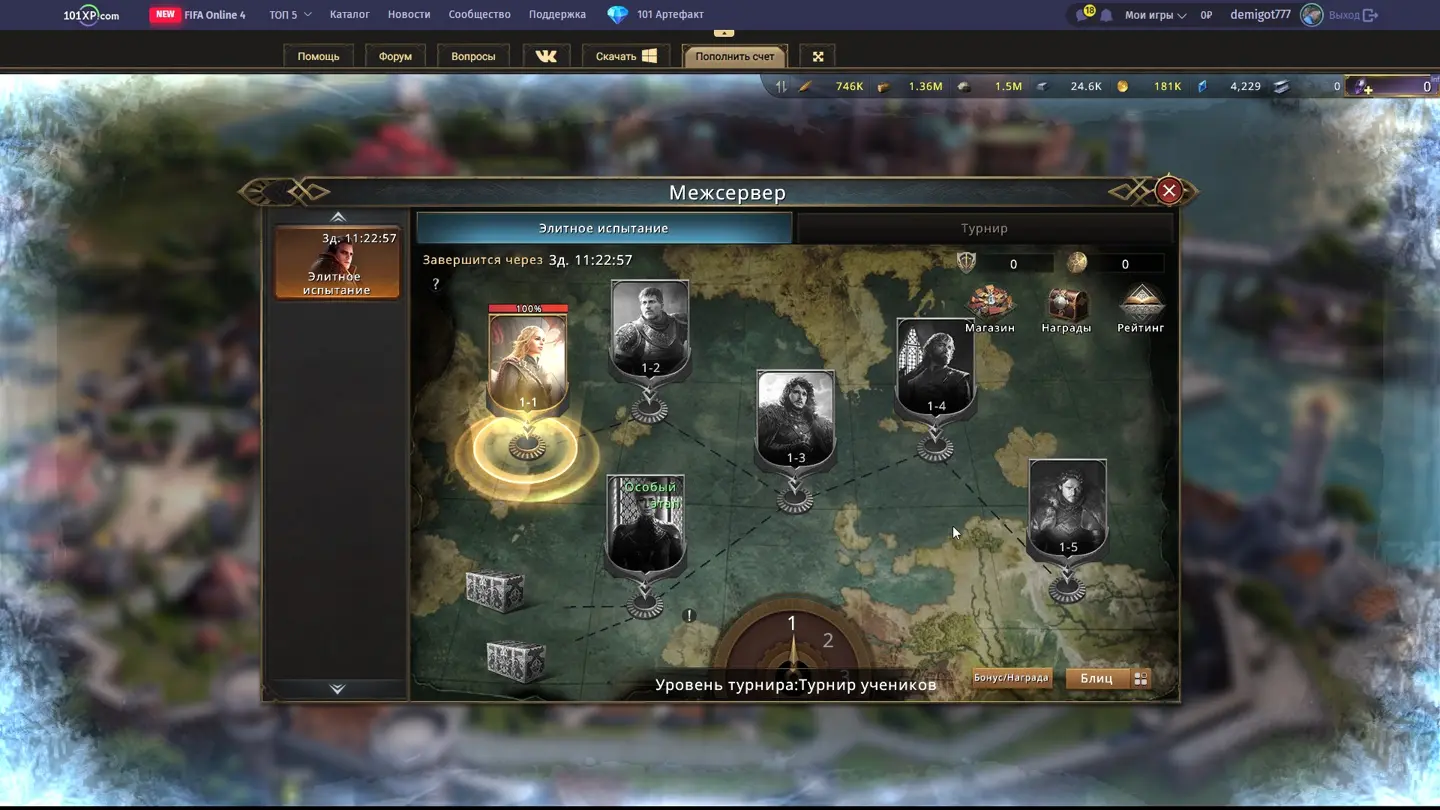The width and height of the screenshot is (1440, 810).
Task: Select the Элитное испытание tab
Action: (x=603, y=228)
